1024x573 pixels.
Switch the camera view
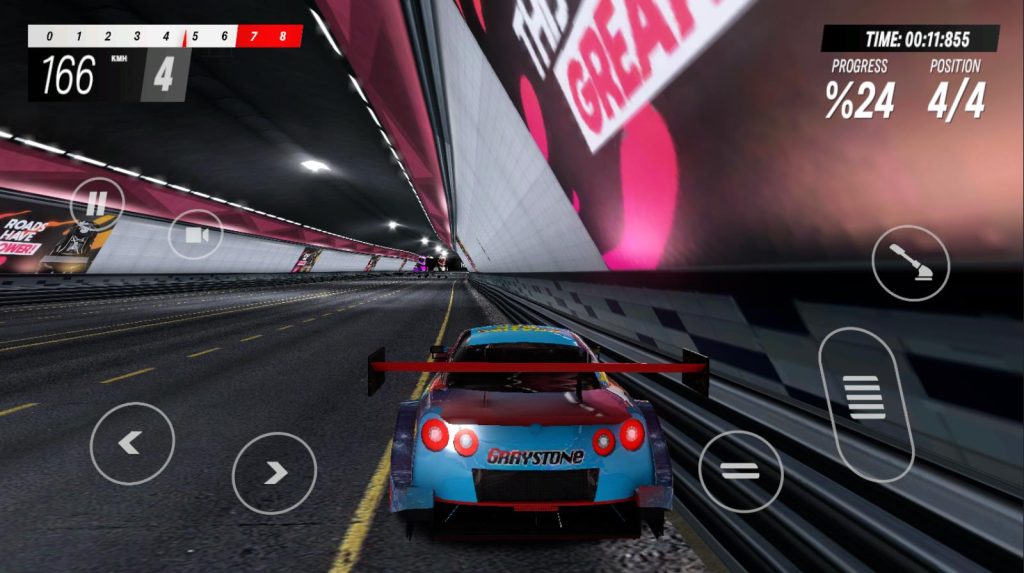coord(196,235)
